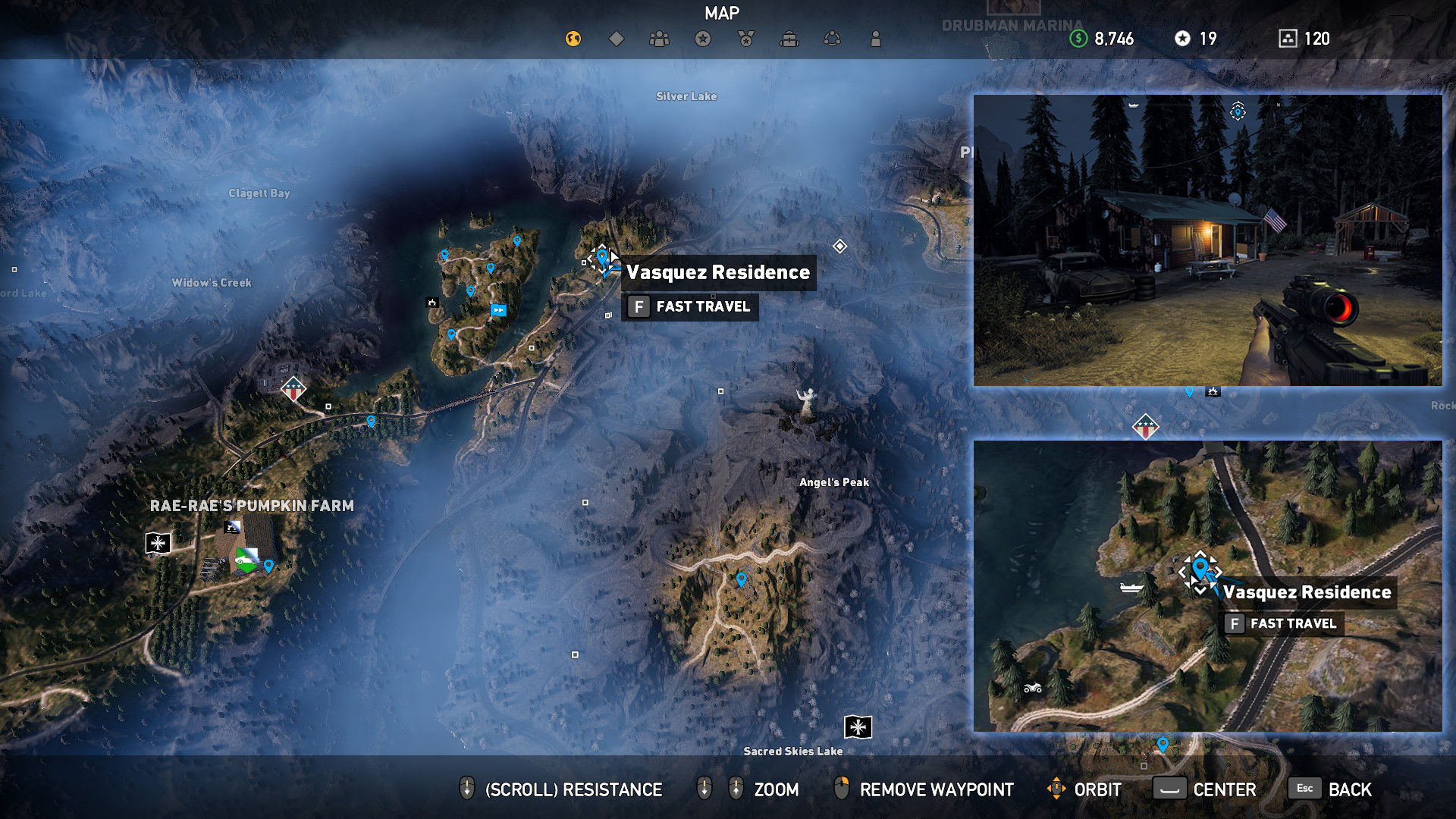The width and height of the screenshot is (1456, 819).
Task: Click the perk points star icon beside 19
Action: tap(1184, 39)
